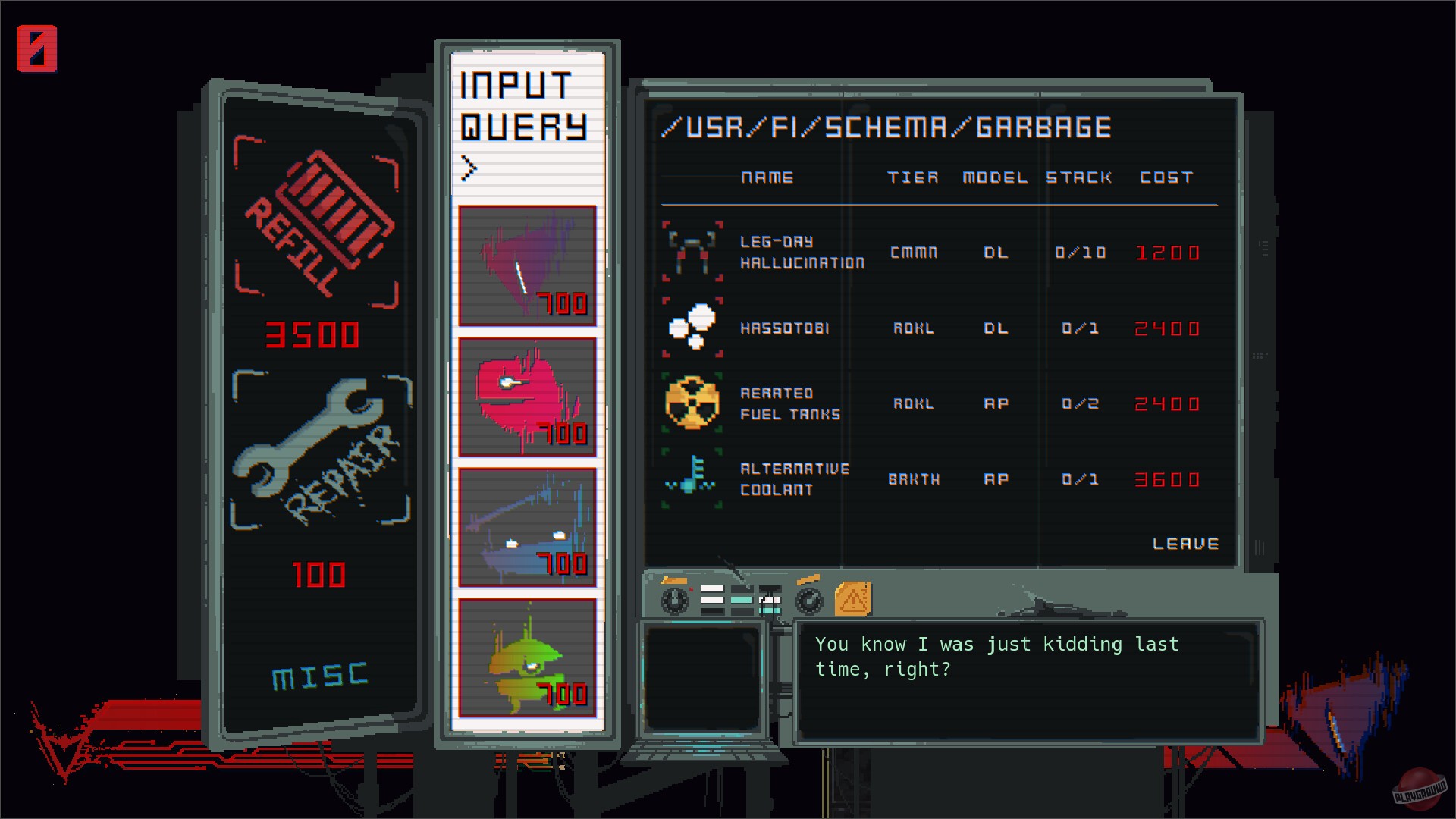This screenshot has height=819, width=1456.
Task: Click the LEAVE option
Action: [x=1185, y=543]
